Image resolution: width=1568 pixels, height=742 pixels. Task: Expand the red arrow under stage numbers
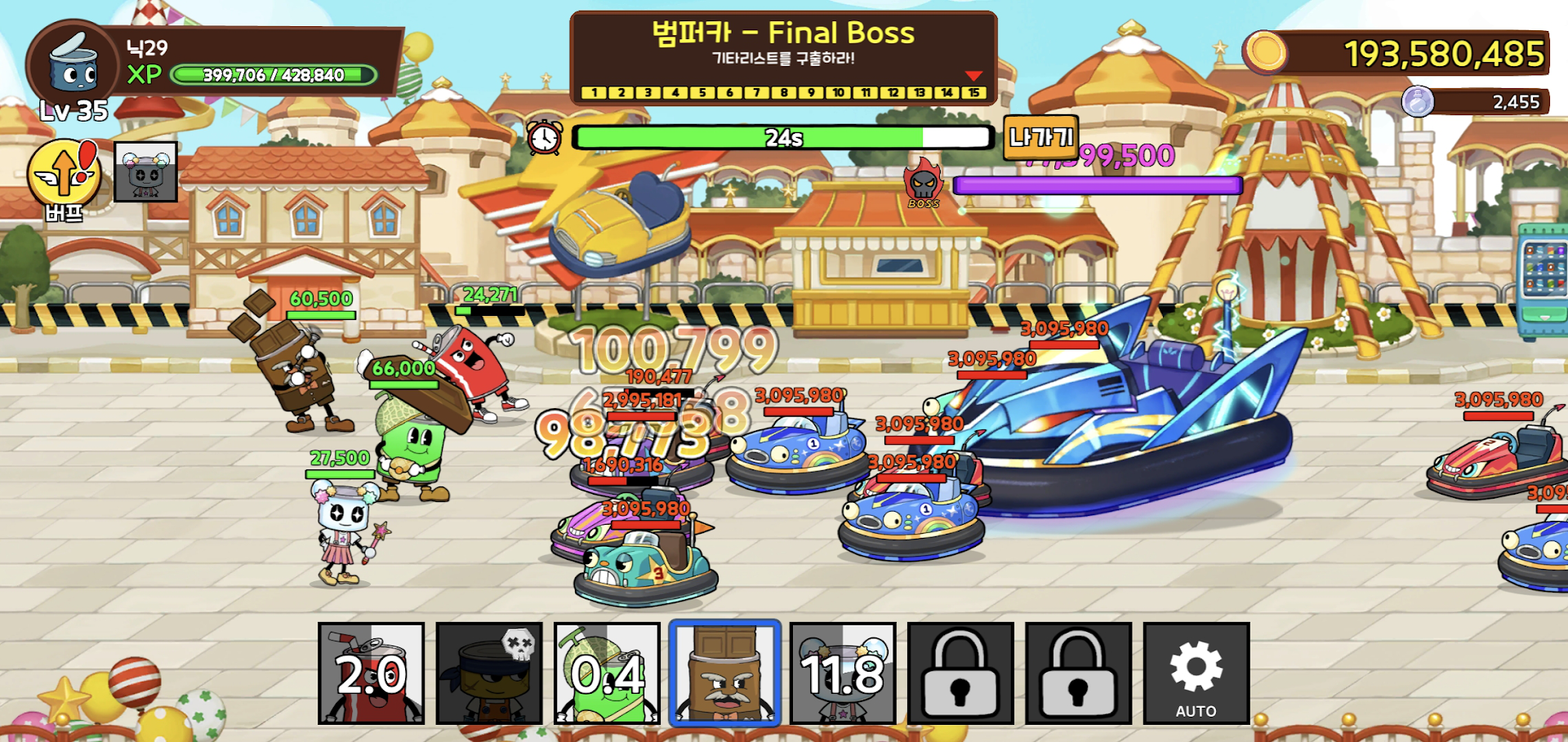pyautogui.click(x=973, y=76)
